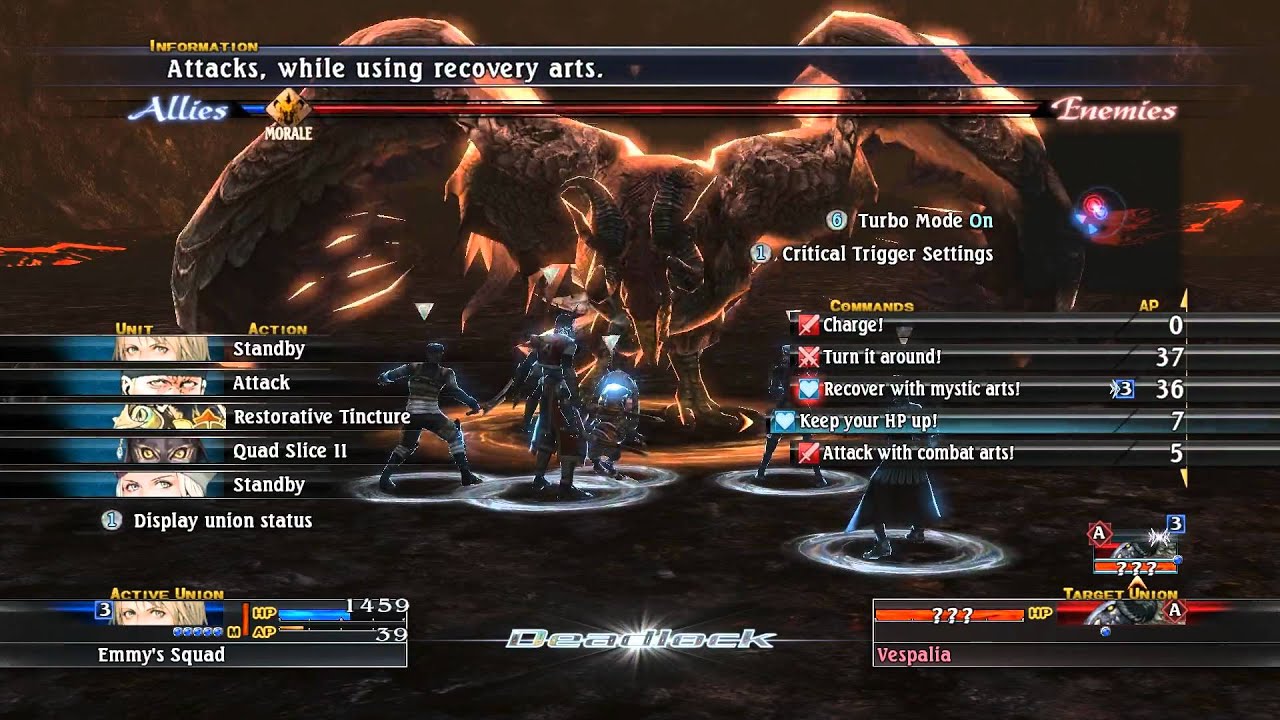Select the Keep your HP up! command
Image resolution: width=1280 pixels, height=720 pixels.
coord(868,421)
